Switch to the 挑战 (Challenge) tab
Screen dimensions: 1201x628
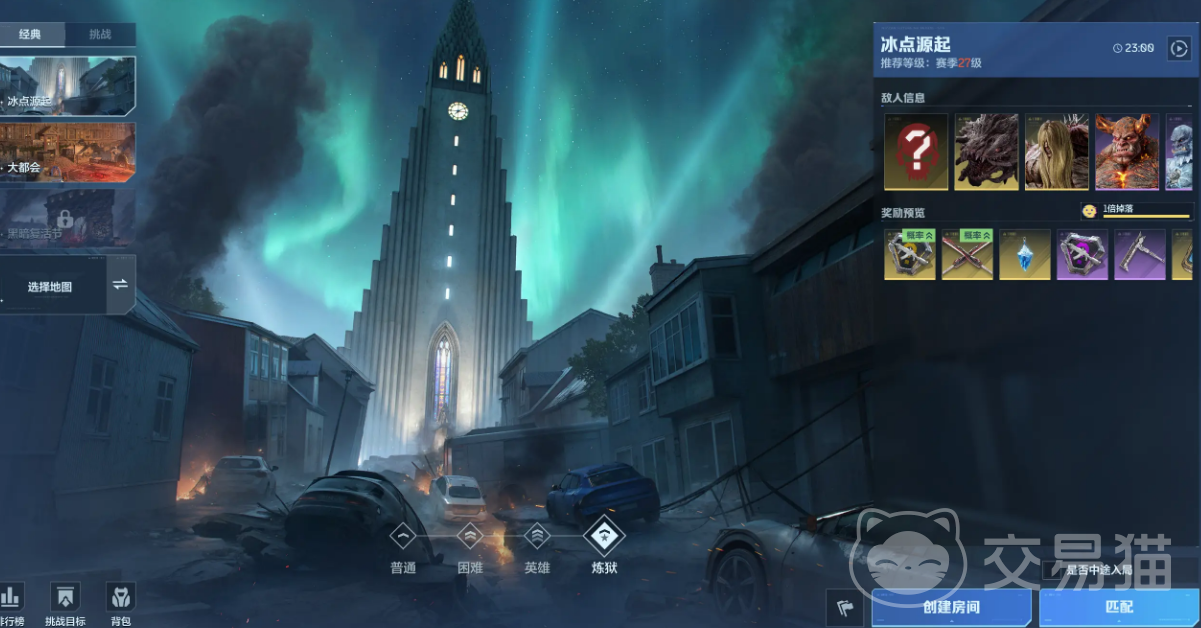click(x=100, y=35)
